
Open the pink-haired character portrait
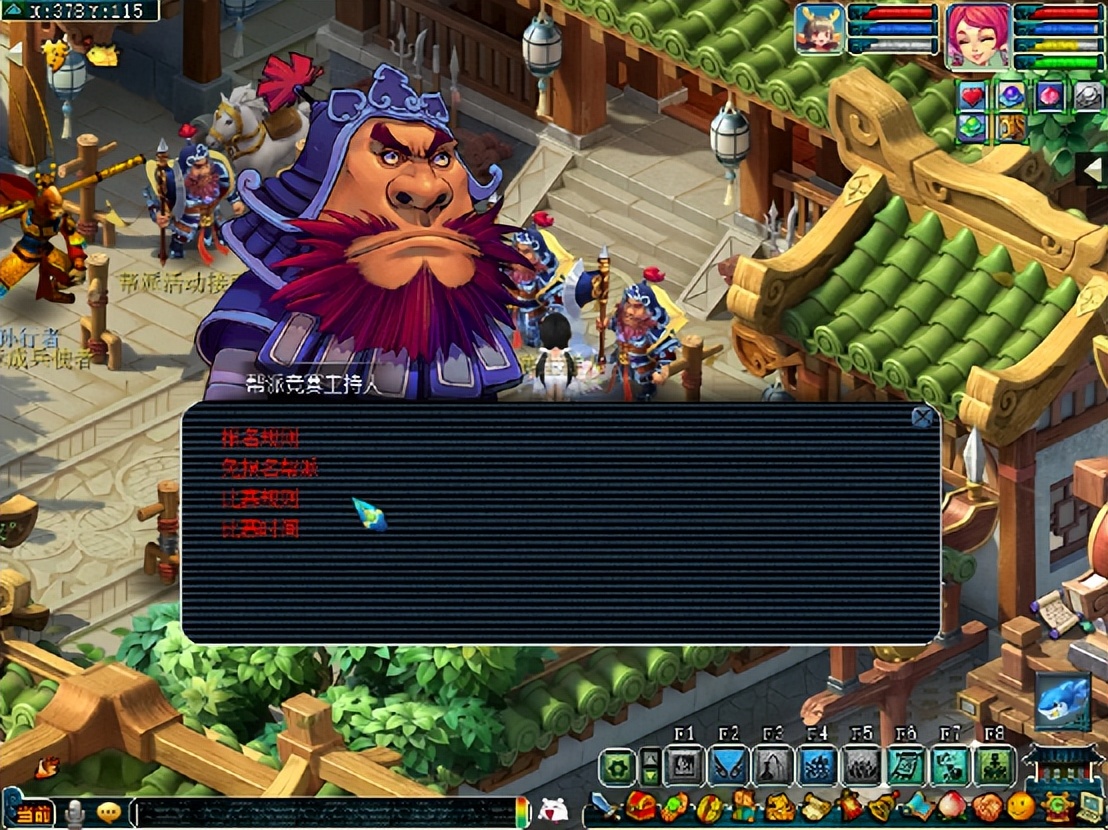(979, 34)
